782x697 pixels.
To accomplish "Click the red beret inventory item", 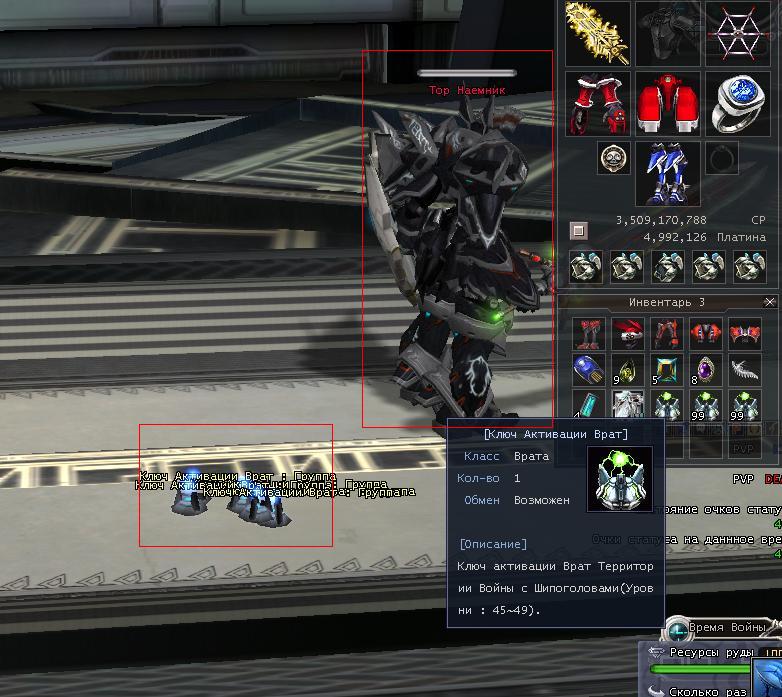I will [627, 332].
